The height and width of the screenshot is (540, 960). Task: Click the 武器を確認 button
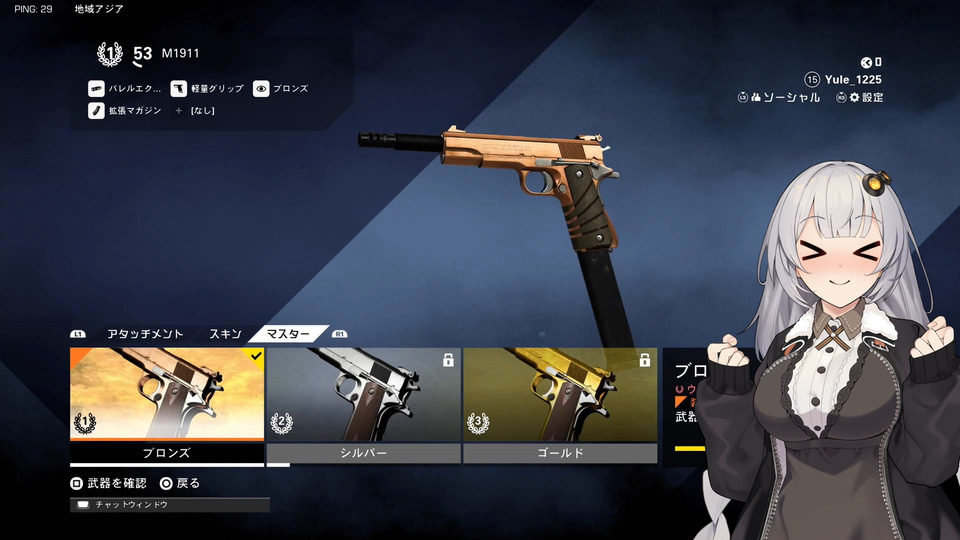(109, 483)
